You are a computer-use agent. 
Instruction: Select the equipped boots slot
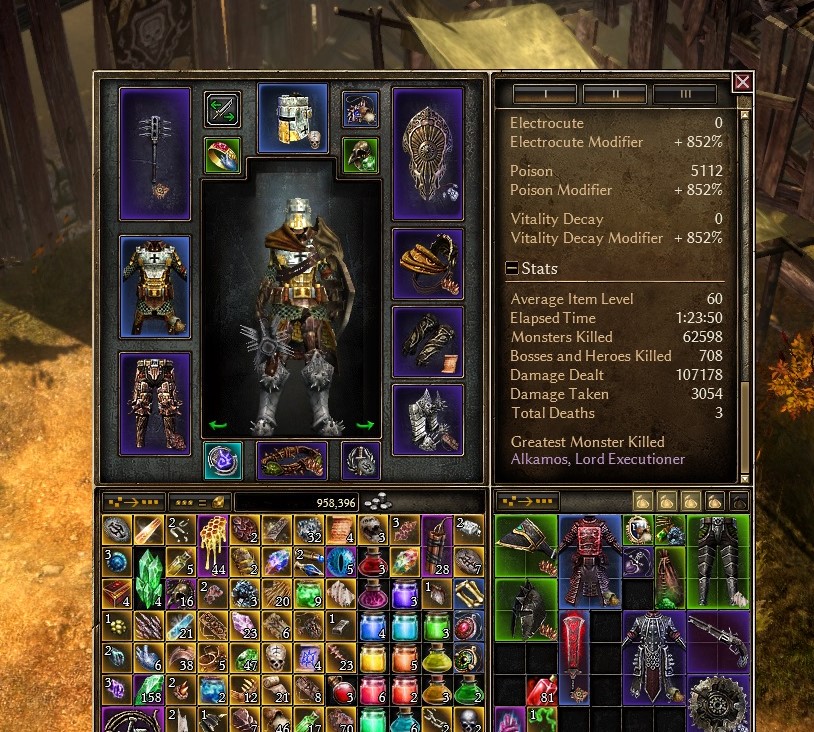428,418
